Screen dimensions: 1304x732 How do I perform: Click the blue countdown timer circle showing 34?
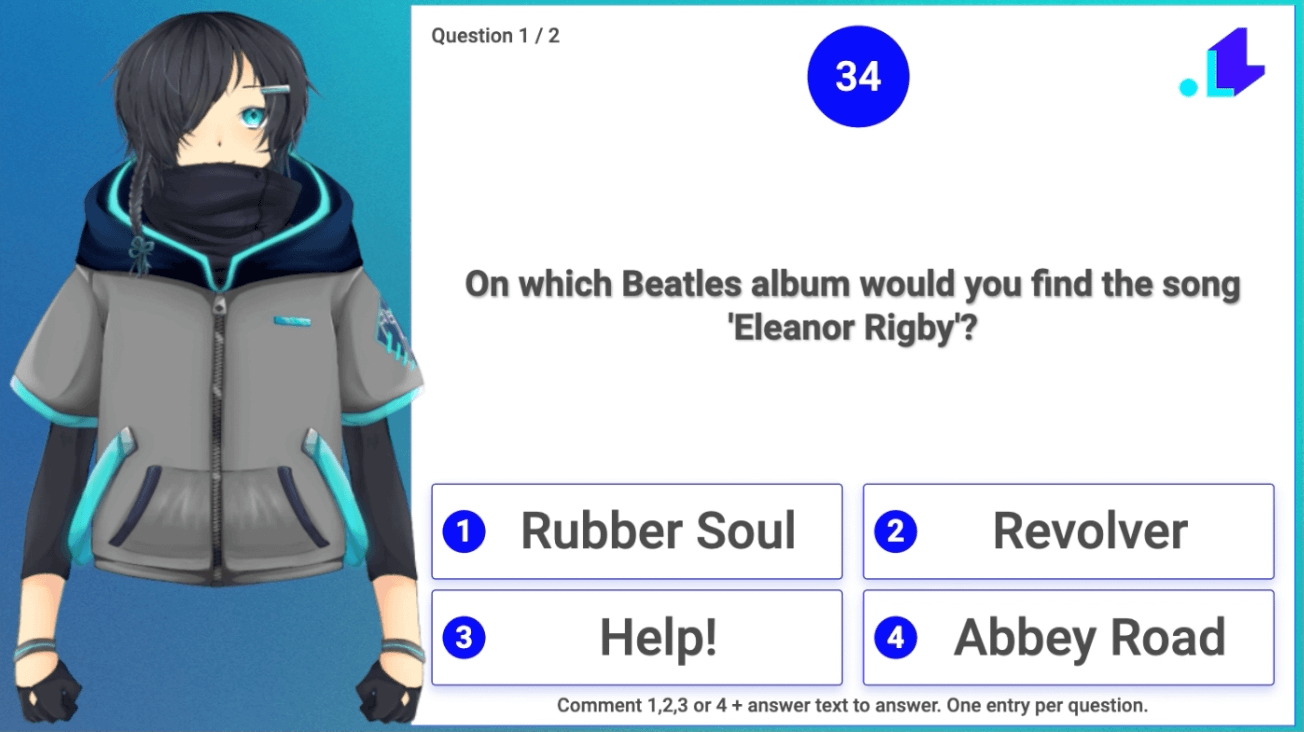857,74
